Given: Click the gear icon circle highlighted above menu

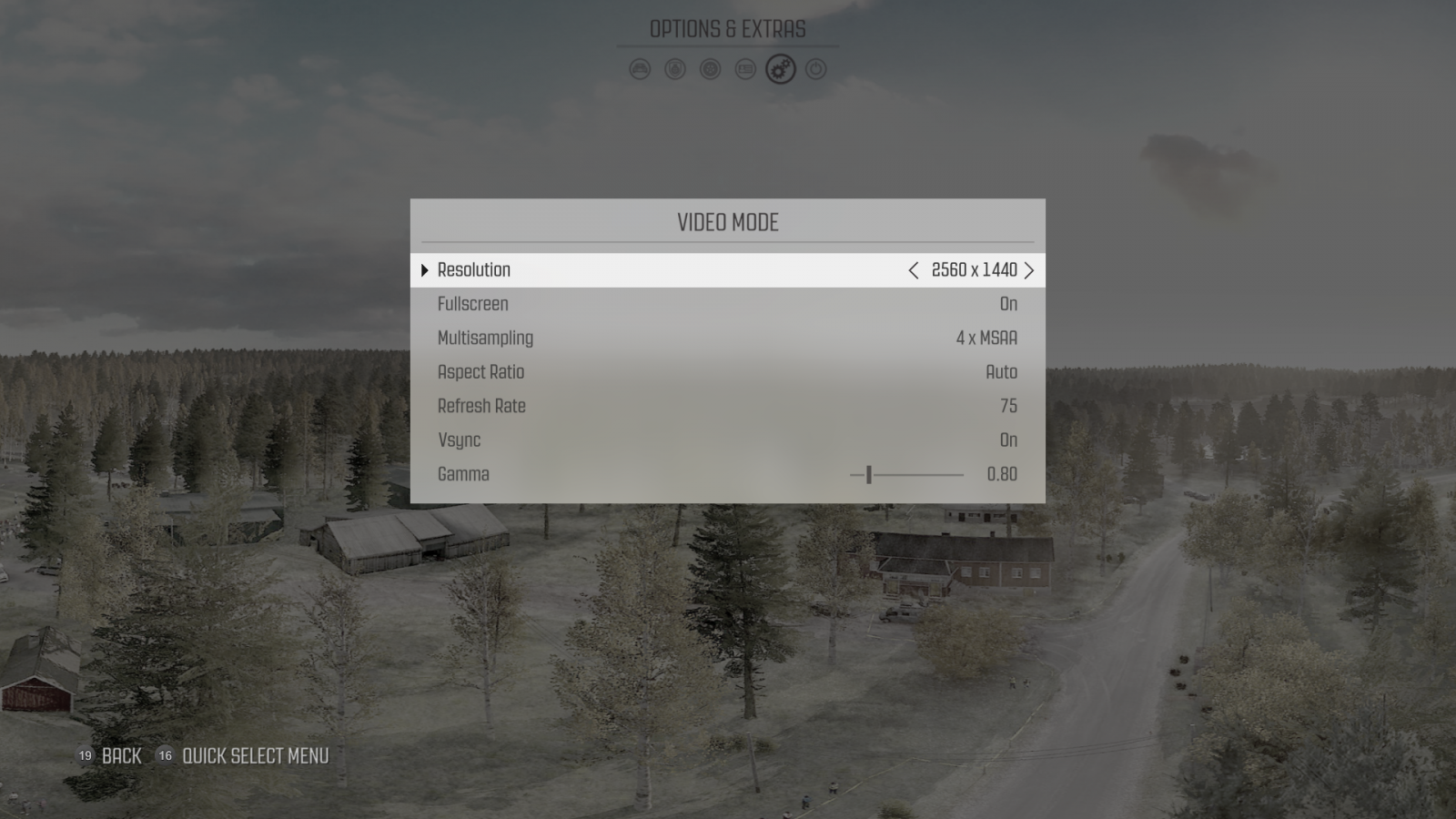Looking at the screenshot, I should click(x=780, y=69).
